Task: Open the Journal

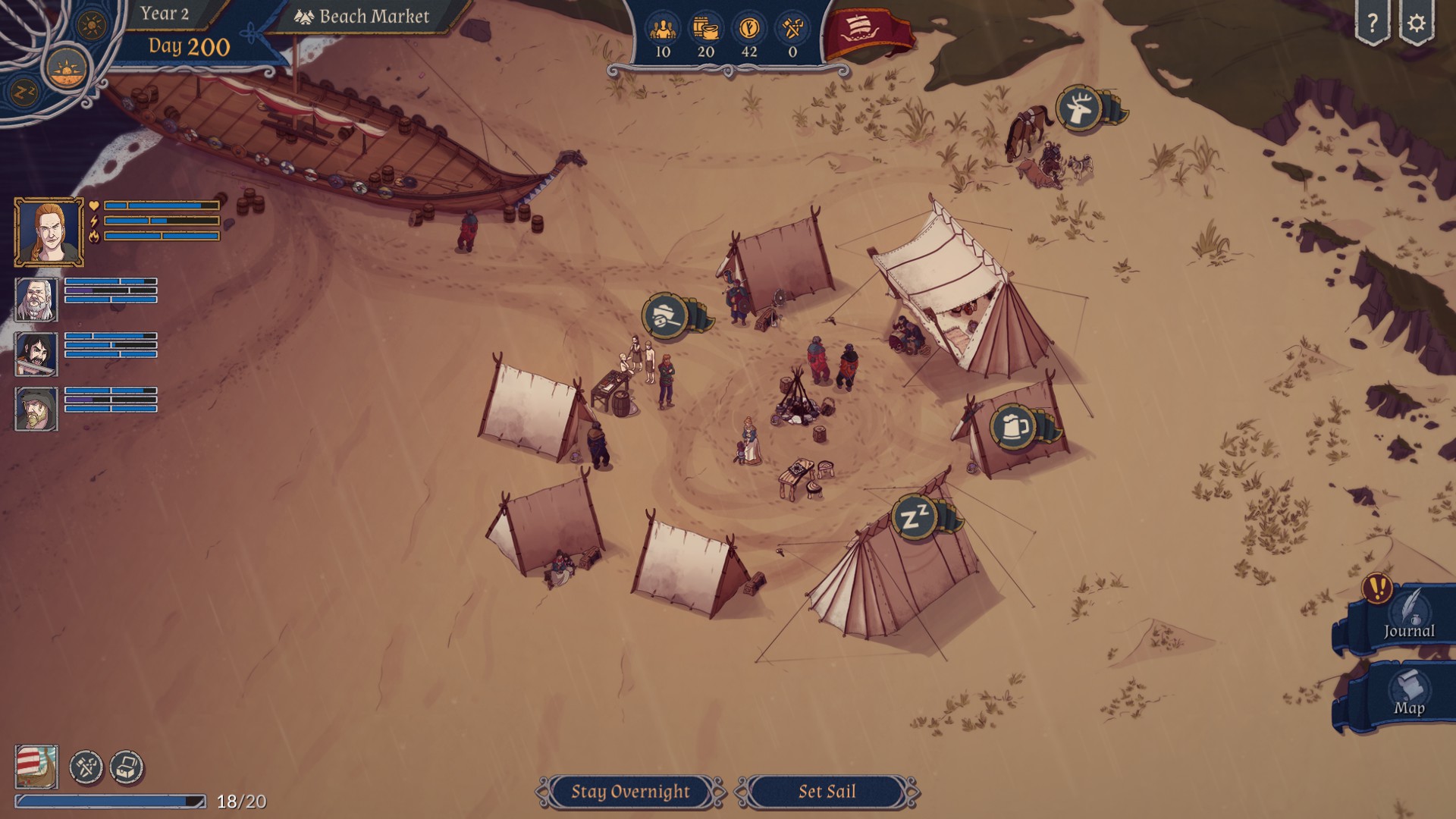Action: 1408,620
